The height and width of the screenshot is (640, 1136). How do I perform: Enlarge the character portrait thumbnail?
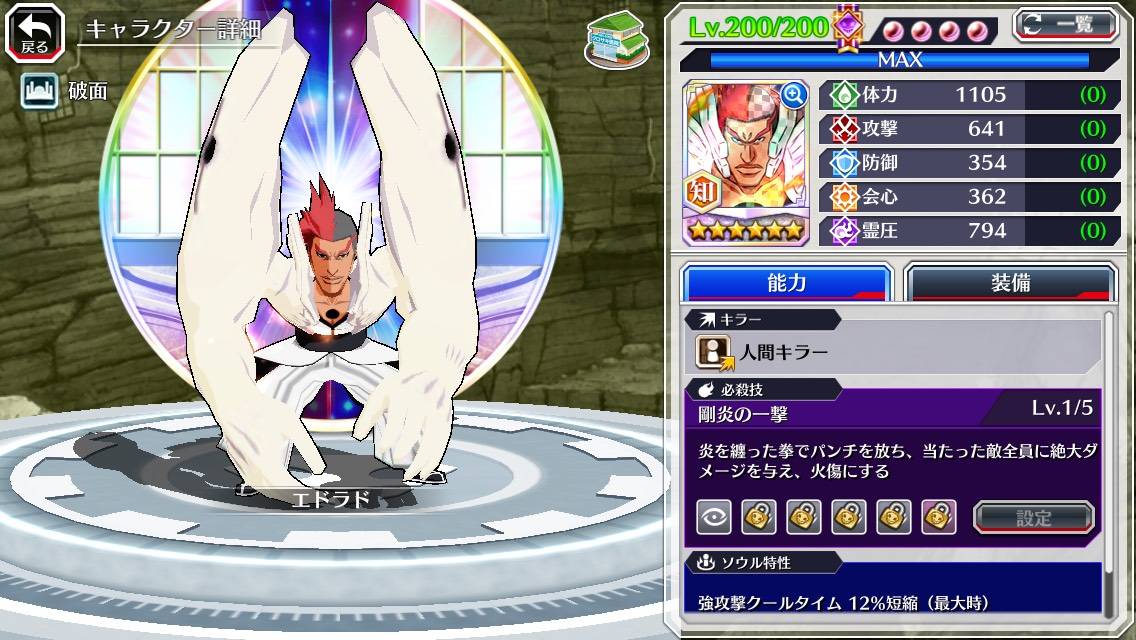click(x=794, y=95)
